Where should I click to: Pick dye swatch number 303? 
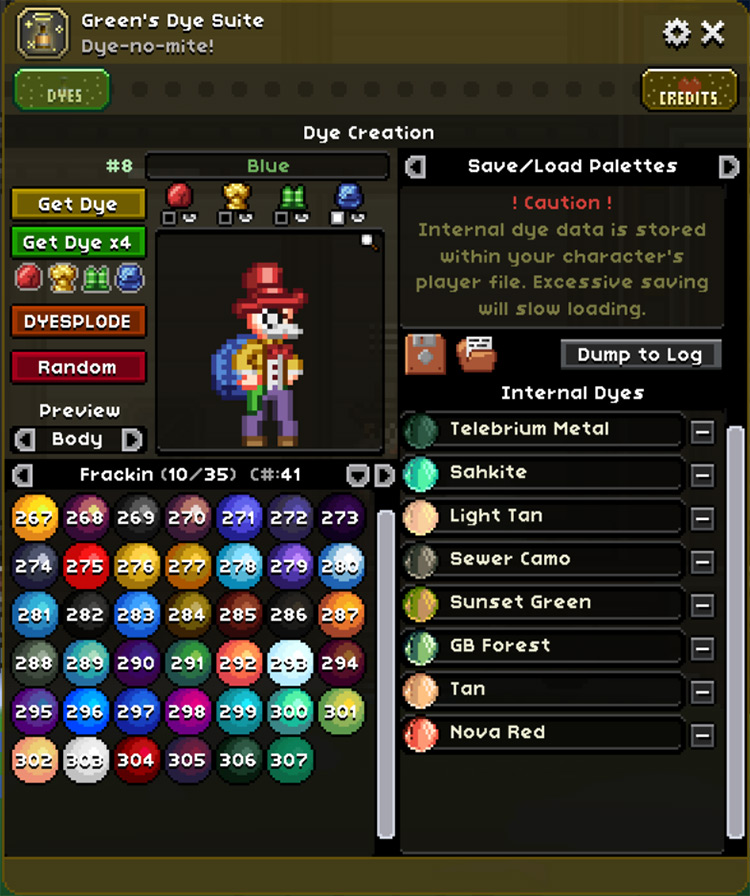(x=85, y=760)
